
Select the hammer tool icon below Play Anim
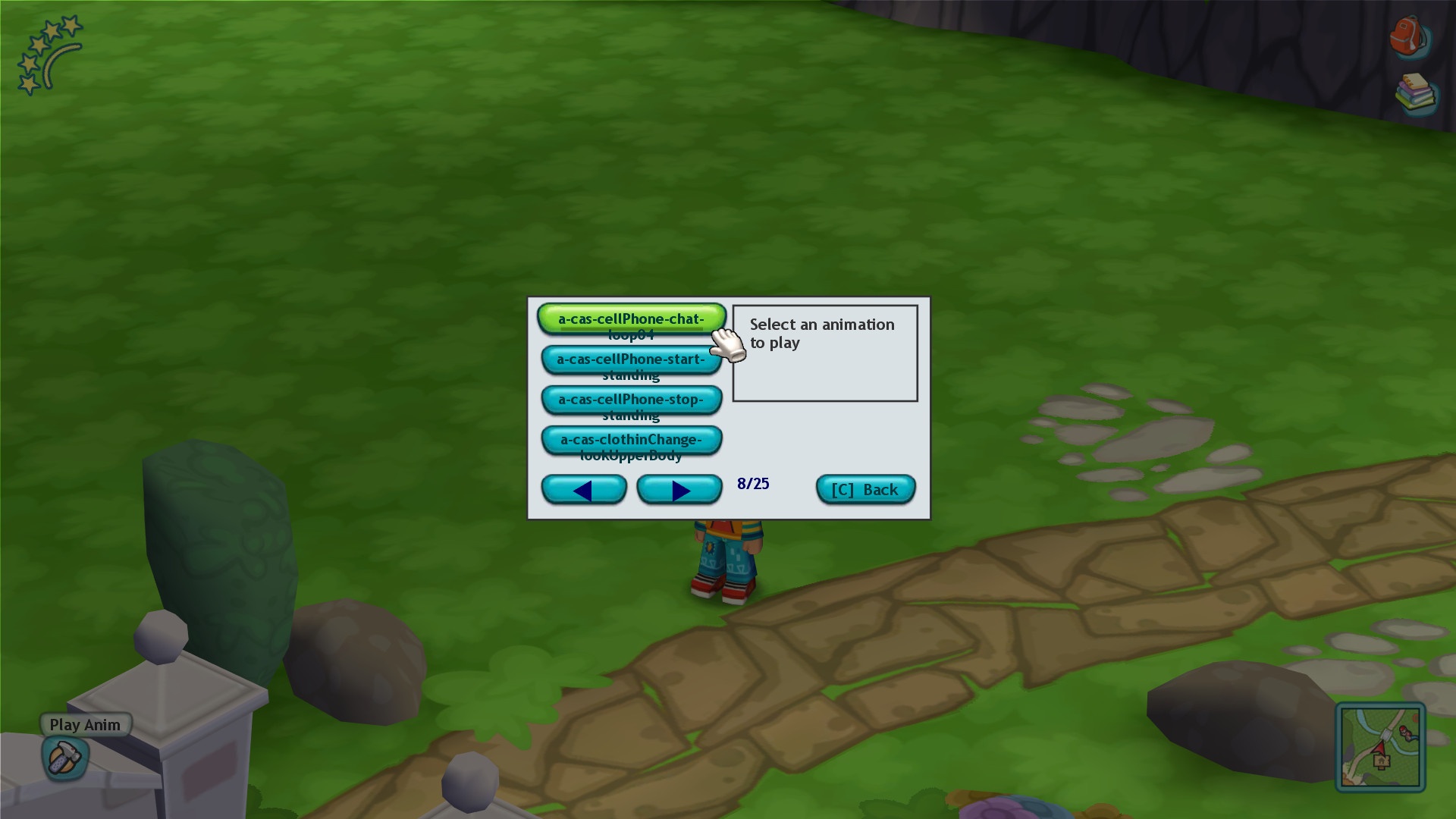tap(64, 758)
